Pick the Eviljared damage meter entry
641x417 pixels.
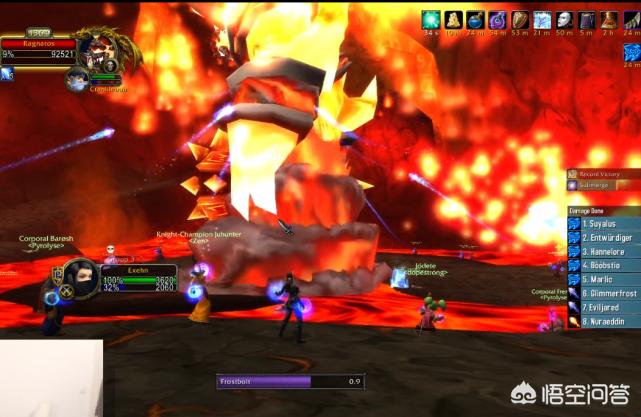(604, 308)
